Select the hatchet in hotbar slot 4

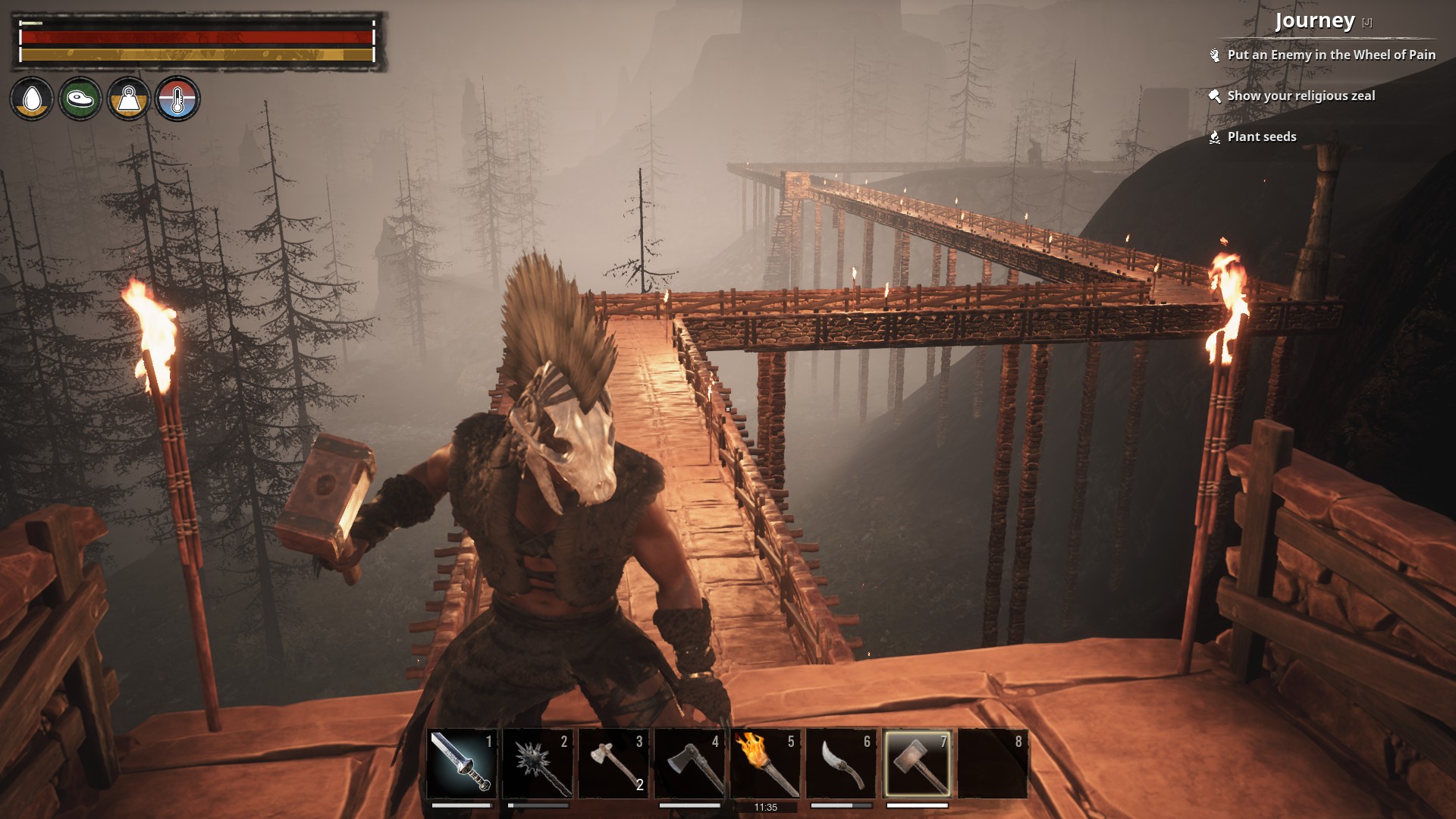coord(689,764)
